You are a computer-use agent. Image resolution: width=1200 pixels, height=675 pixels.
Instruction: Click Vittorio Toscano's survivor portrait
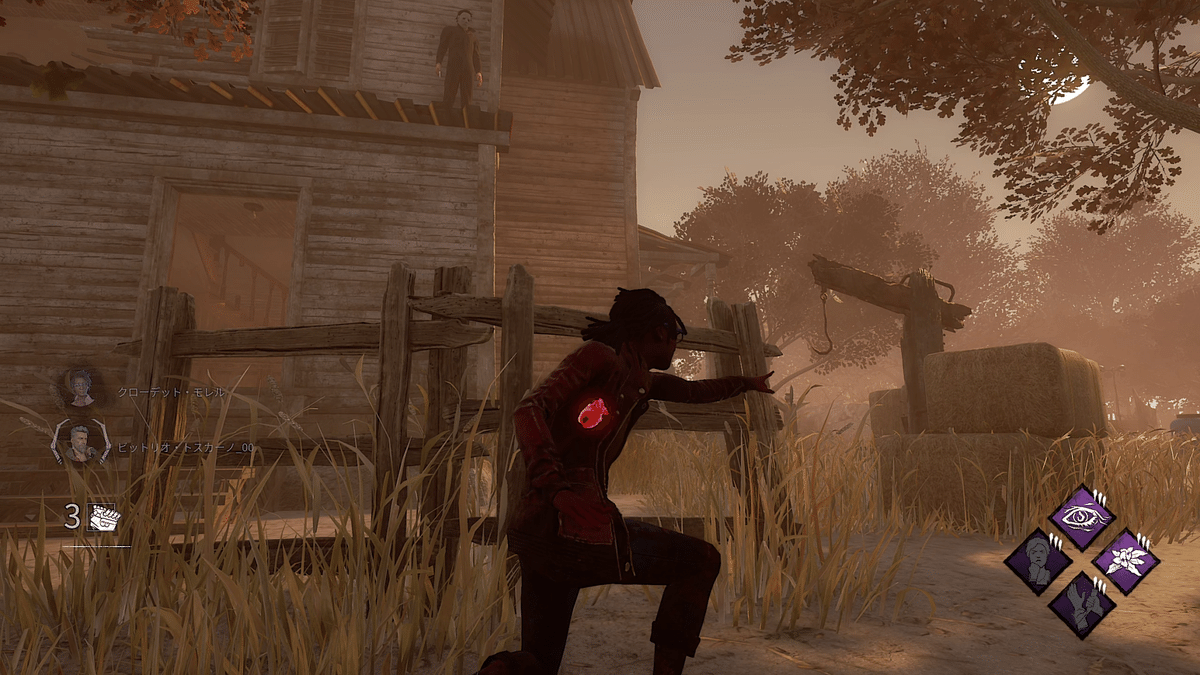[81, 441]
